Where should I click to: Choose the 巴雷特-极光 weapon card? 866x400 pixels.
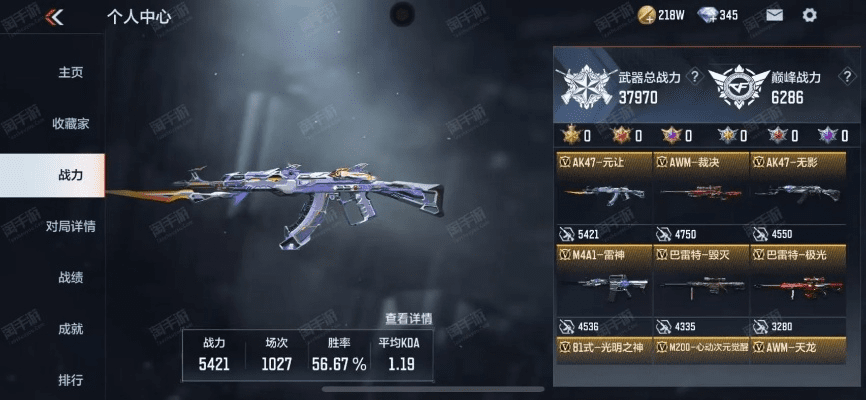point(797,290)
